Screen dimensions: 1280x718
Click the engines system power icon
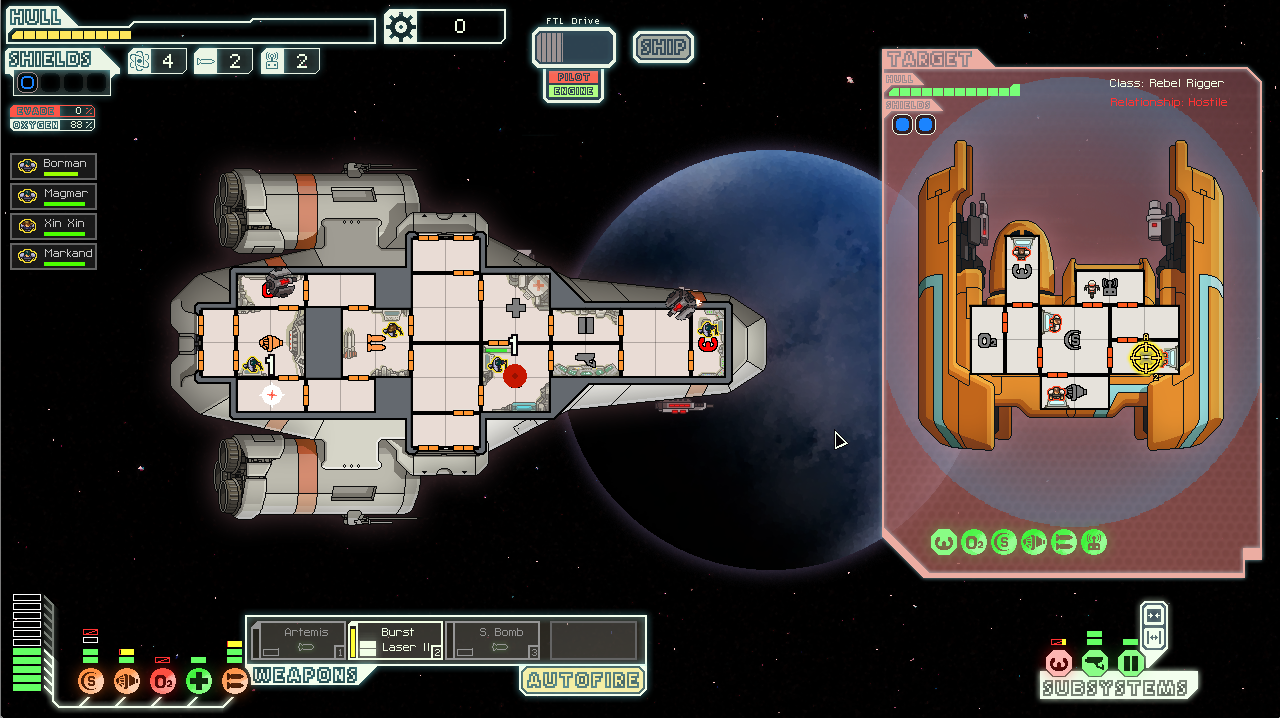[x=127, y=682]
